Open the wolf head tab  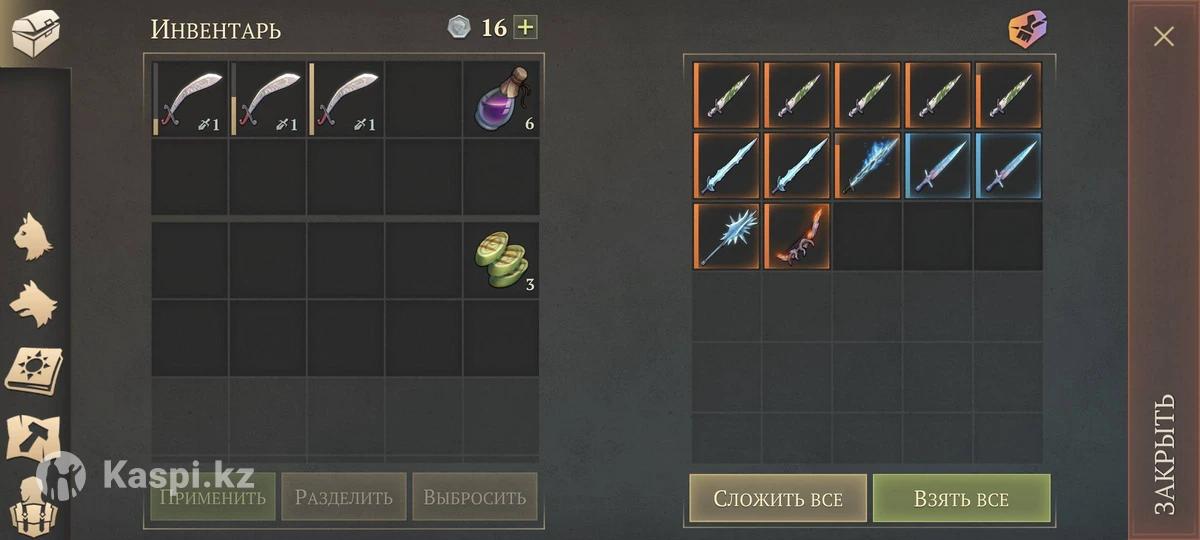(x=34, y=302)
